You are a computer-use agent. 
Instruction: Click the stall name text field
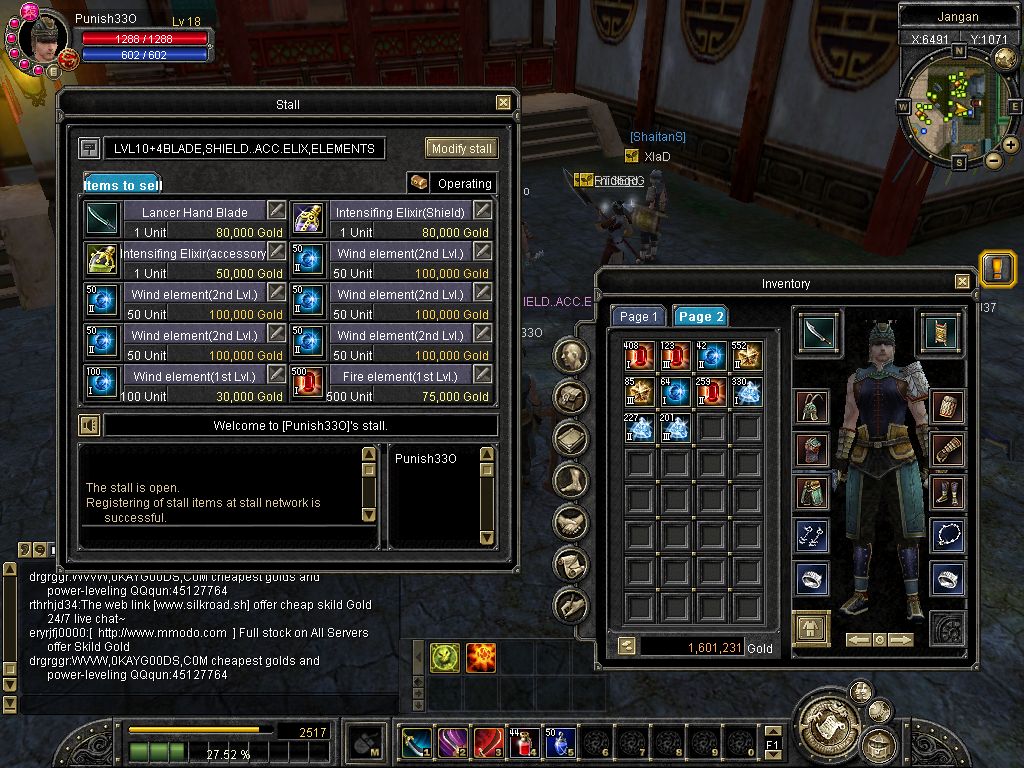coord(244,148)
